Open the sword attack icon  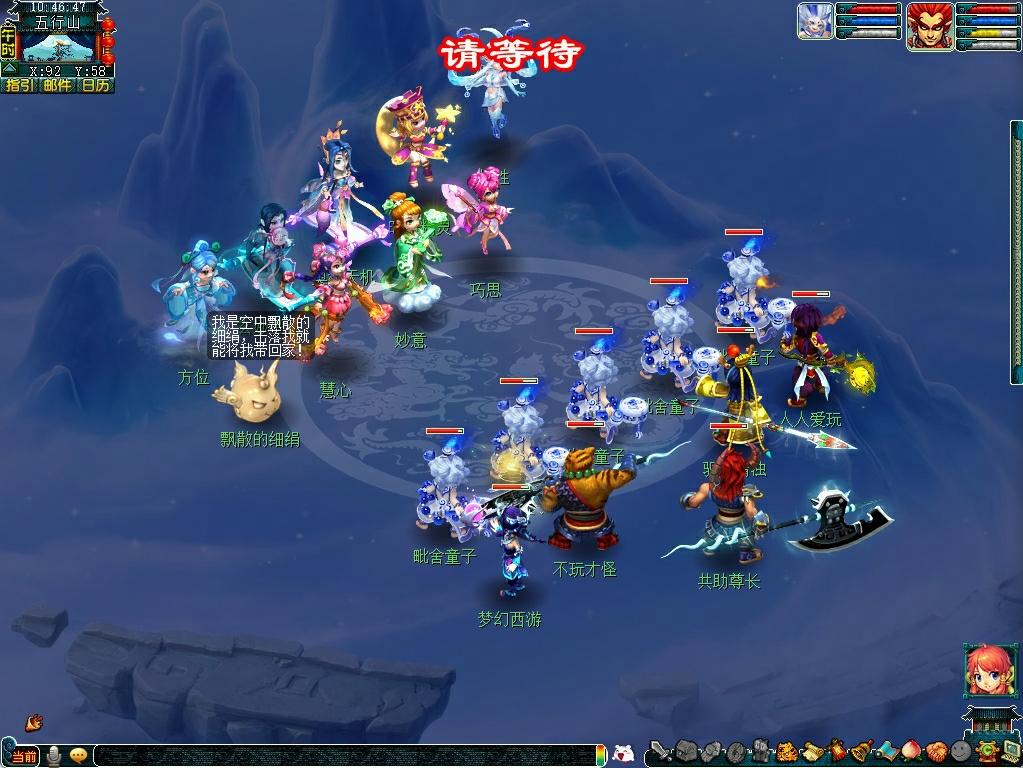pos(659,751)
